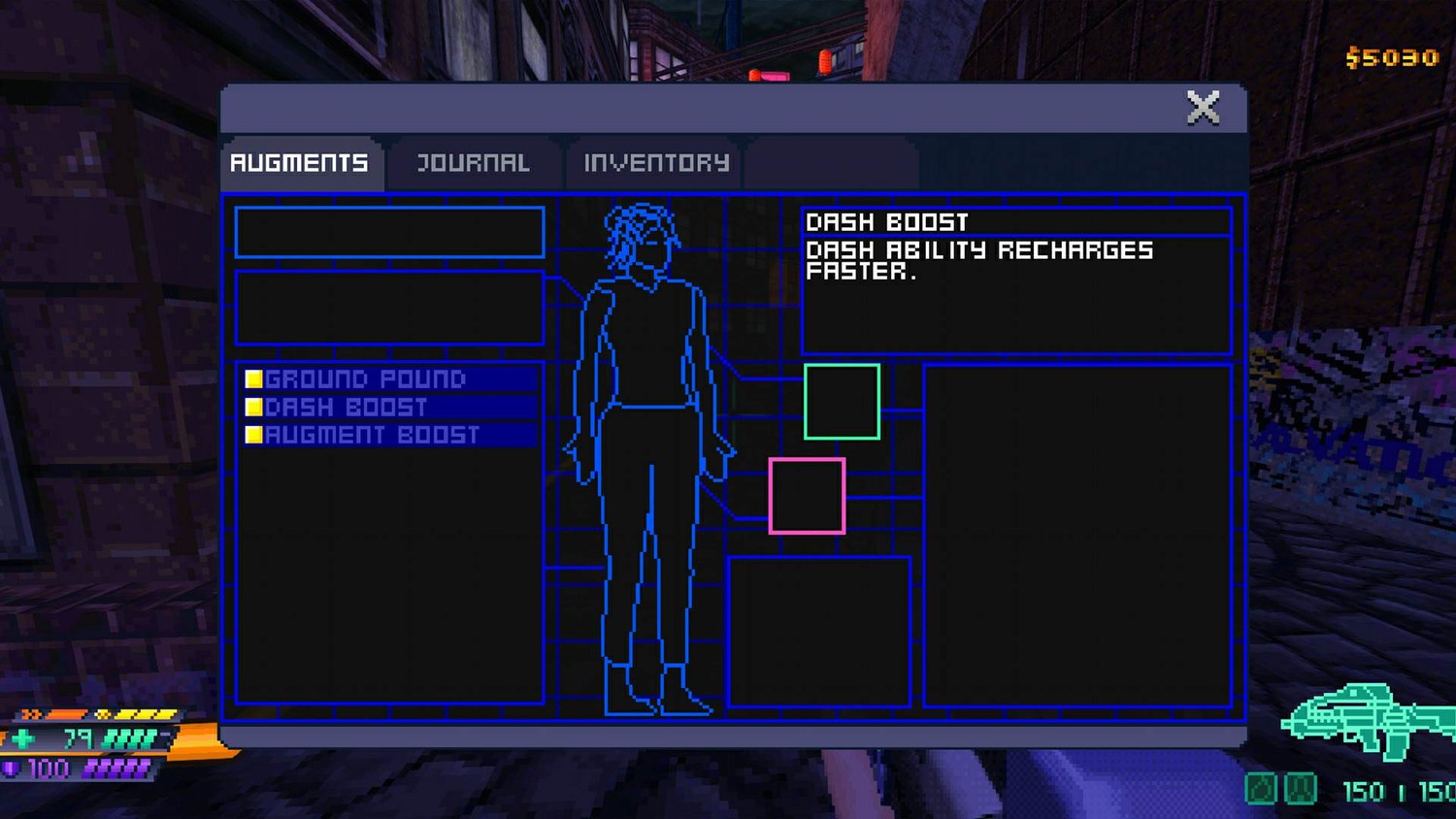Select the Augments tab
The width and height of the screenshot is (1456, 819).
(x=299, y=163)
